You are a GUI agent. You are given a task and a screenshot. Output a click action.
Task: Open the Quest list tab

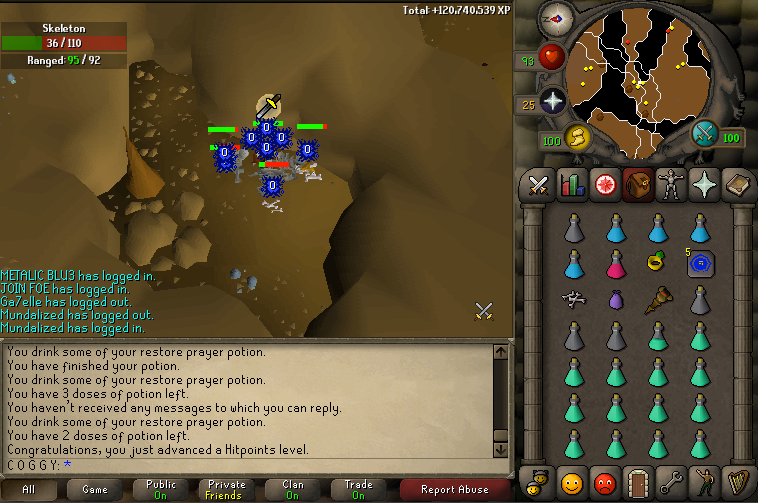pos(604,184)
